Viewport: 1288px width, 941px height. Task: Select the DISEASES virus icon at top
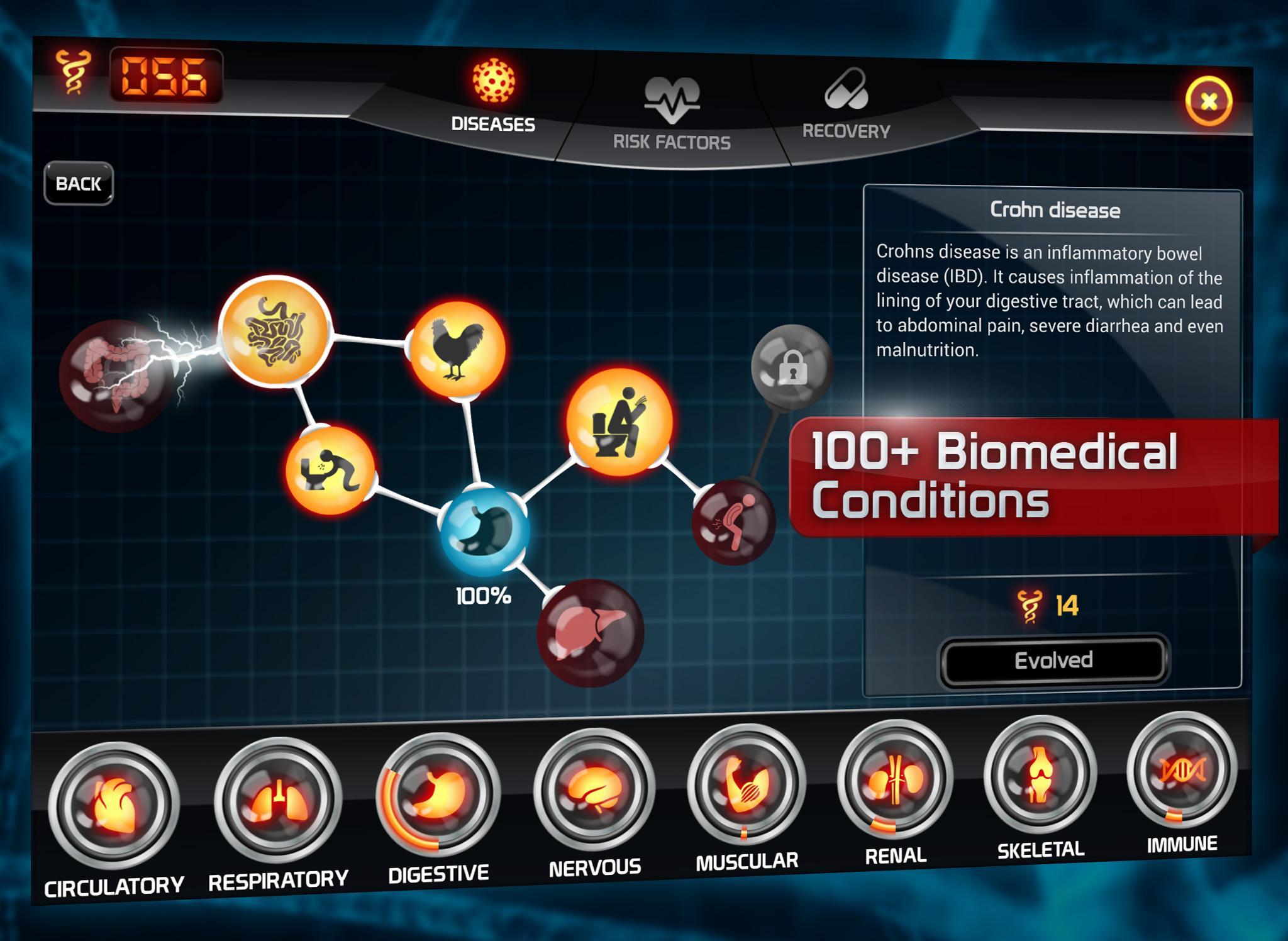[492, 82]
